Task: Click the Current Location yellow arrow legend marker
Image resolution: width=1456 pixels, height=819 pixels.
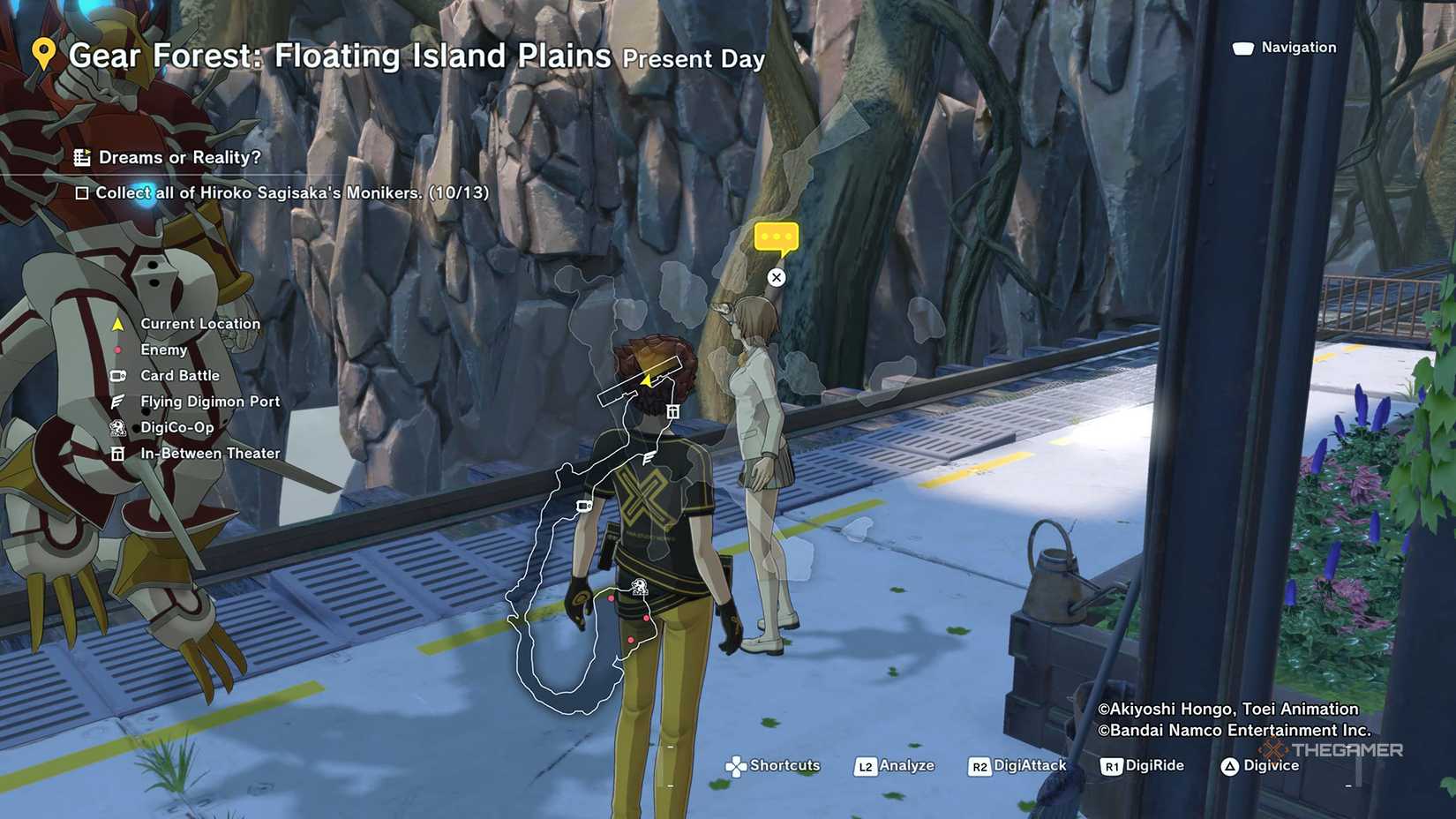Action: point(116,323)
